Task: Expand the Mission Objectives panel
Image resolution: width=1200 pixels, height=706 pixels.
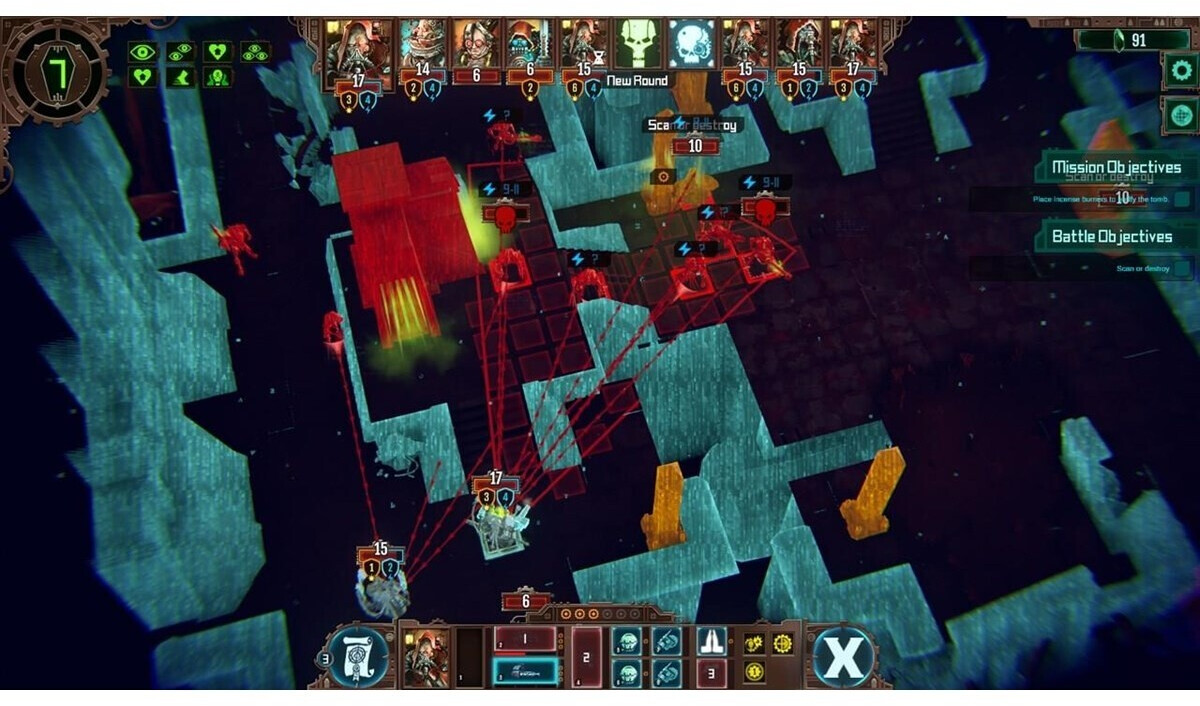Action: [x=1115, y=168]
